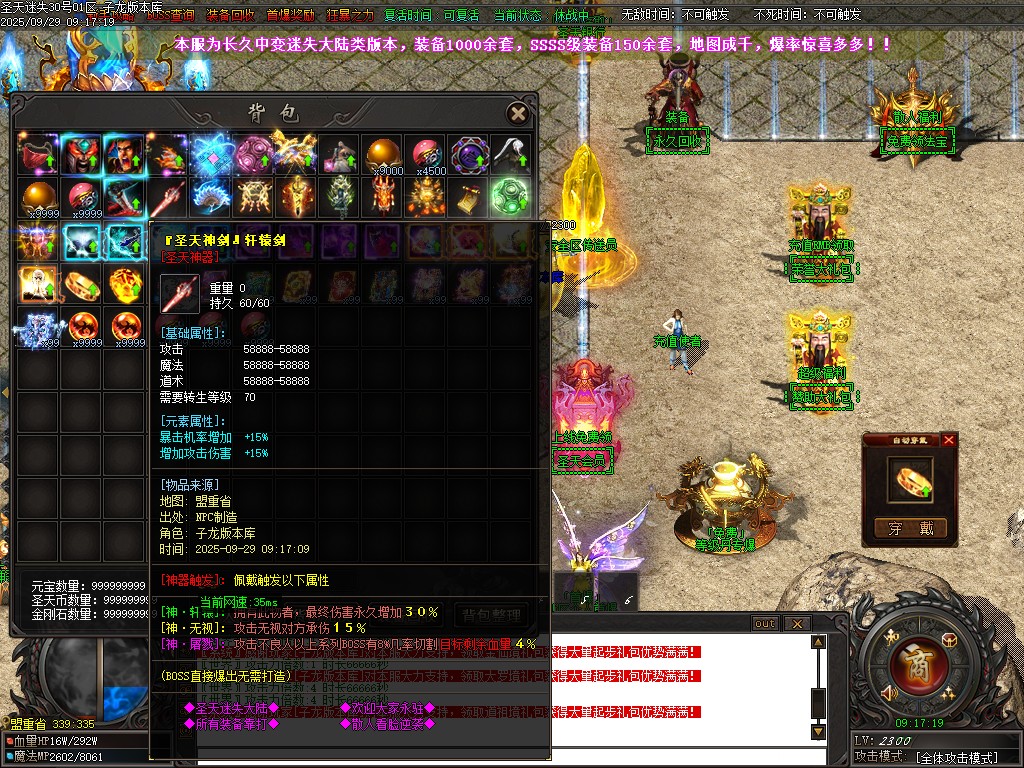The width and height of the screenshot is (1024, 768).
Task: Click the chat window 'out' button
Action: click(764, 623)
